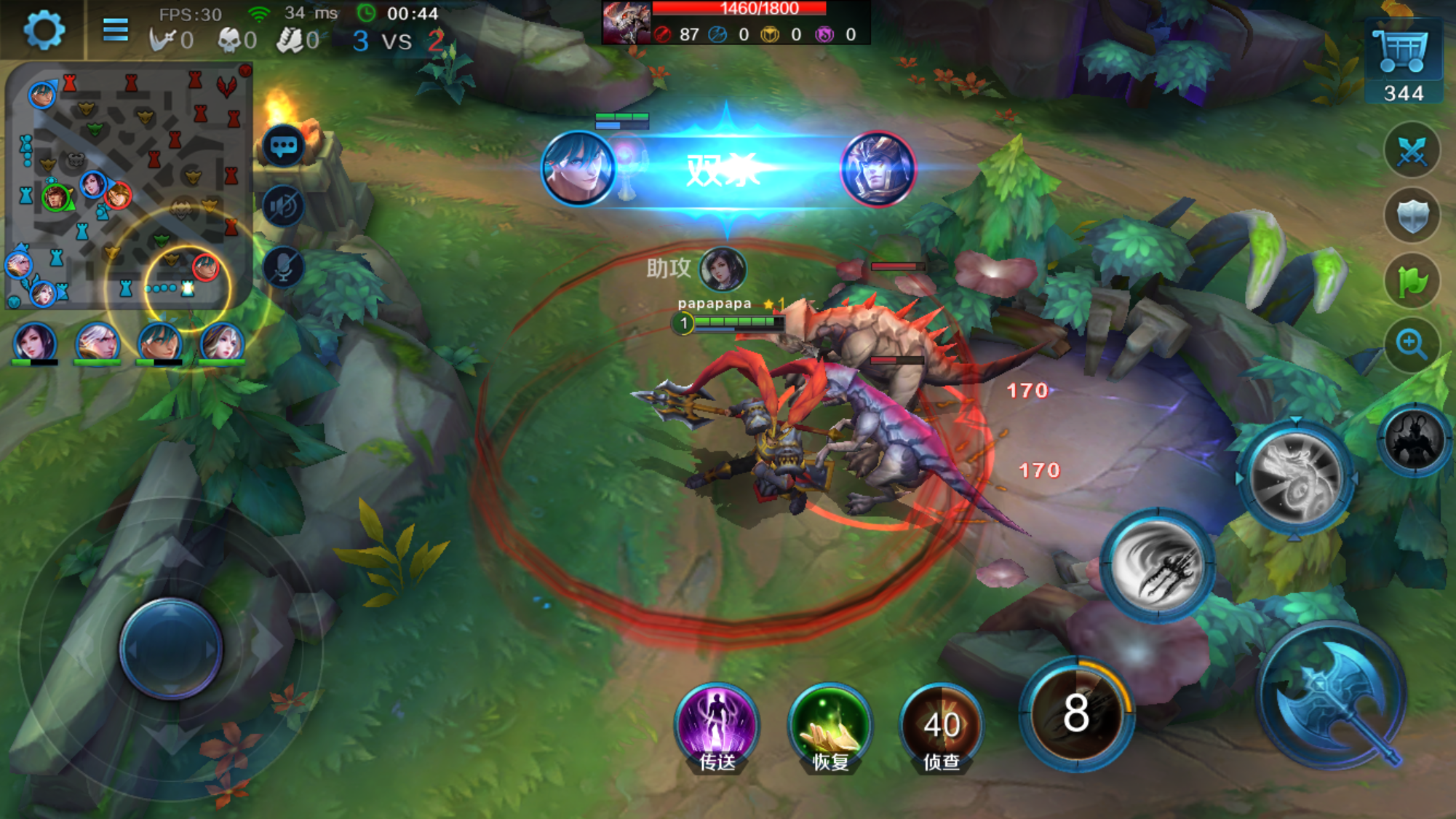Open the scoreboard list menu

tap(115, 30)
